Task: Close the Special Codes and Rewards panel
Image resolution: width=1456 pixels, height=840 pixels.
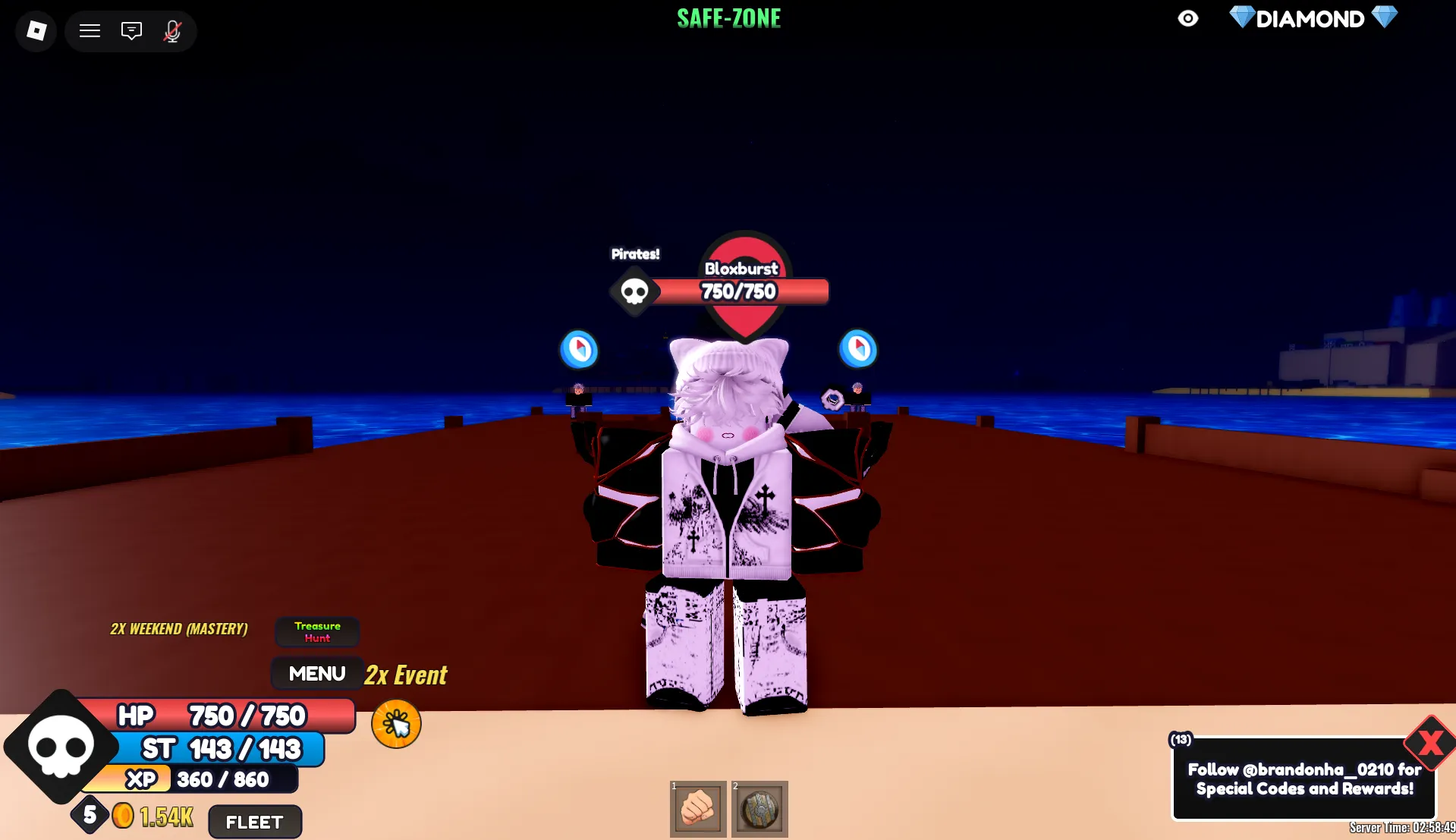Action: 1429,742
